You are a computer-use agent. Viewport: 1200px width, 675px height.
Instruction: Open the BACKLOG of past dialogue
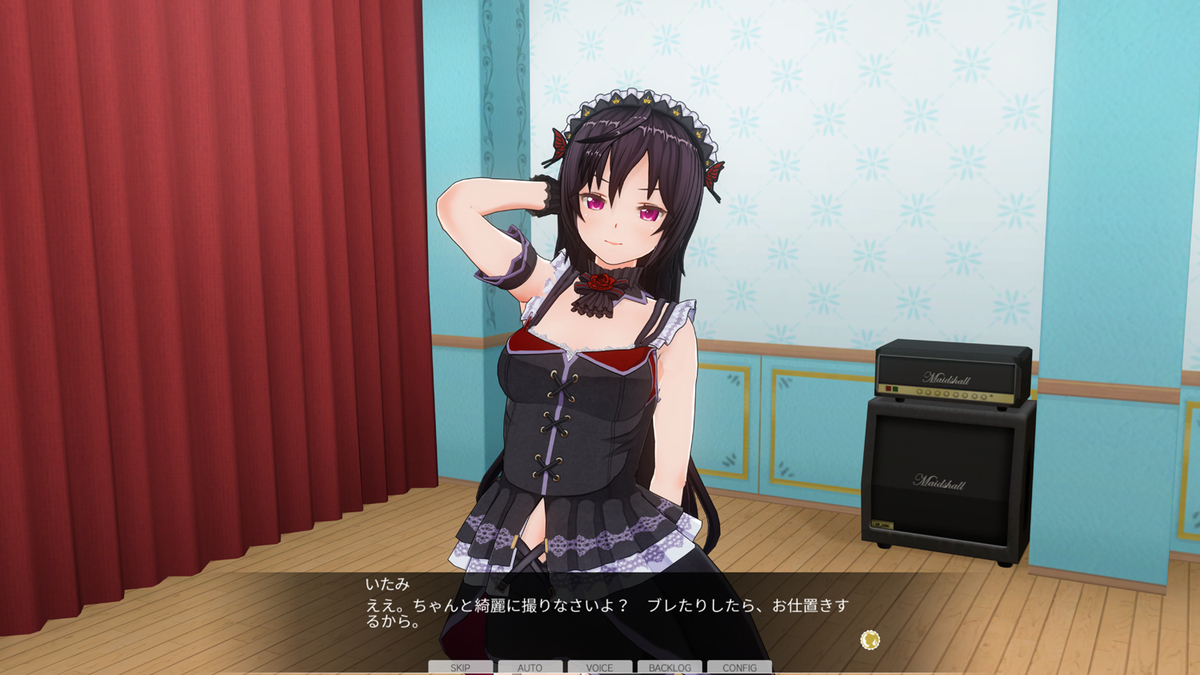coord(669,667)
